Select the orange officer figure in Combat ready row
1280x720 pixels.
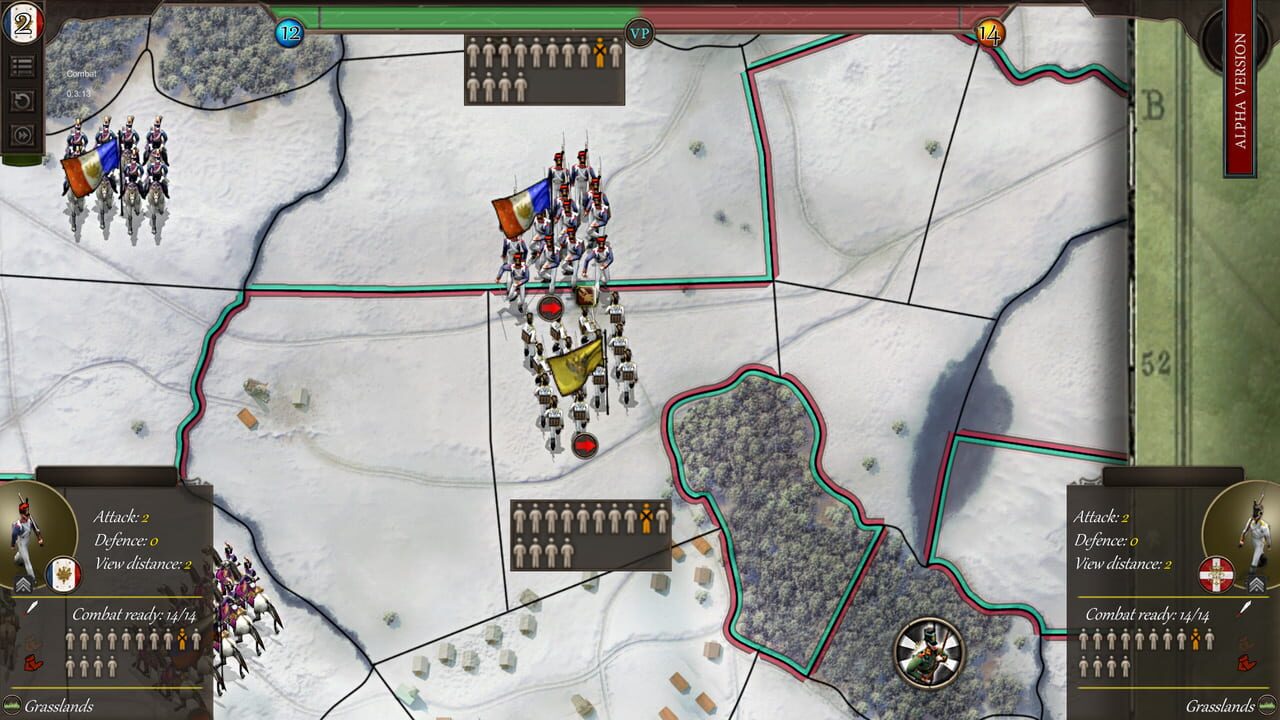coord(182,640)
